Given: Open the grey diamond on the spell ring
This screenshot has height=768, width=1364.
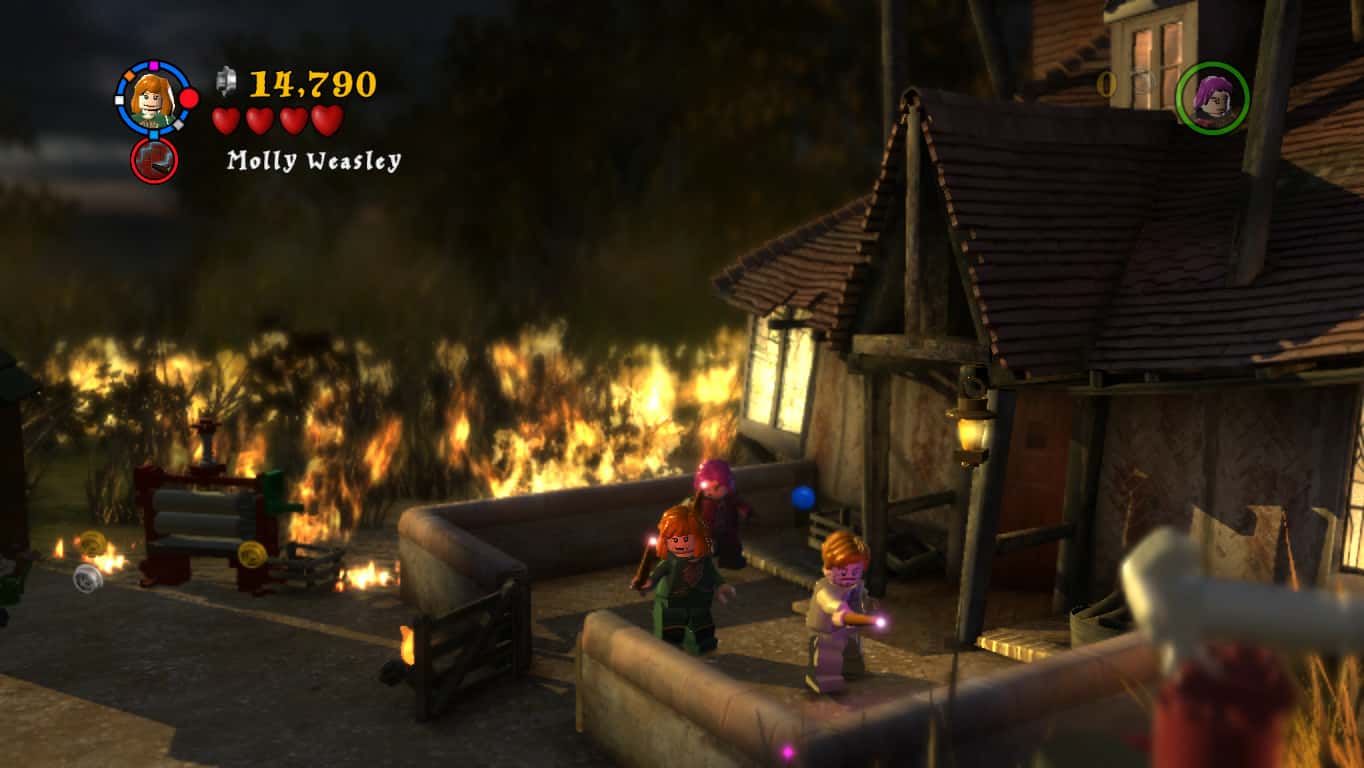Looking at the screenshot, I should 179,125.
